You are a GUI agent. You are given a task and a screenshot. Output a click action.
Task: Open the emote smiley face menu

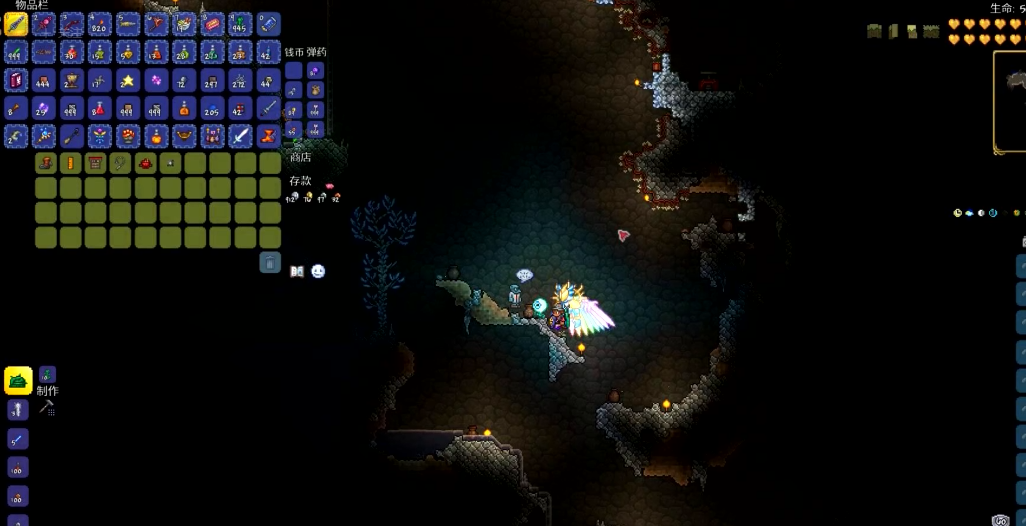point(318,271)
